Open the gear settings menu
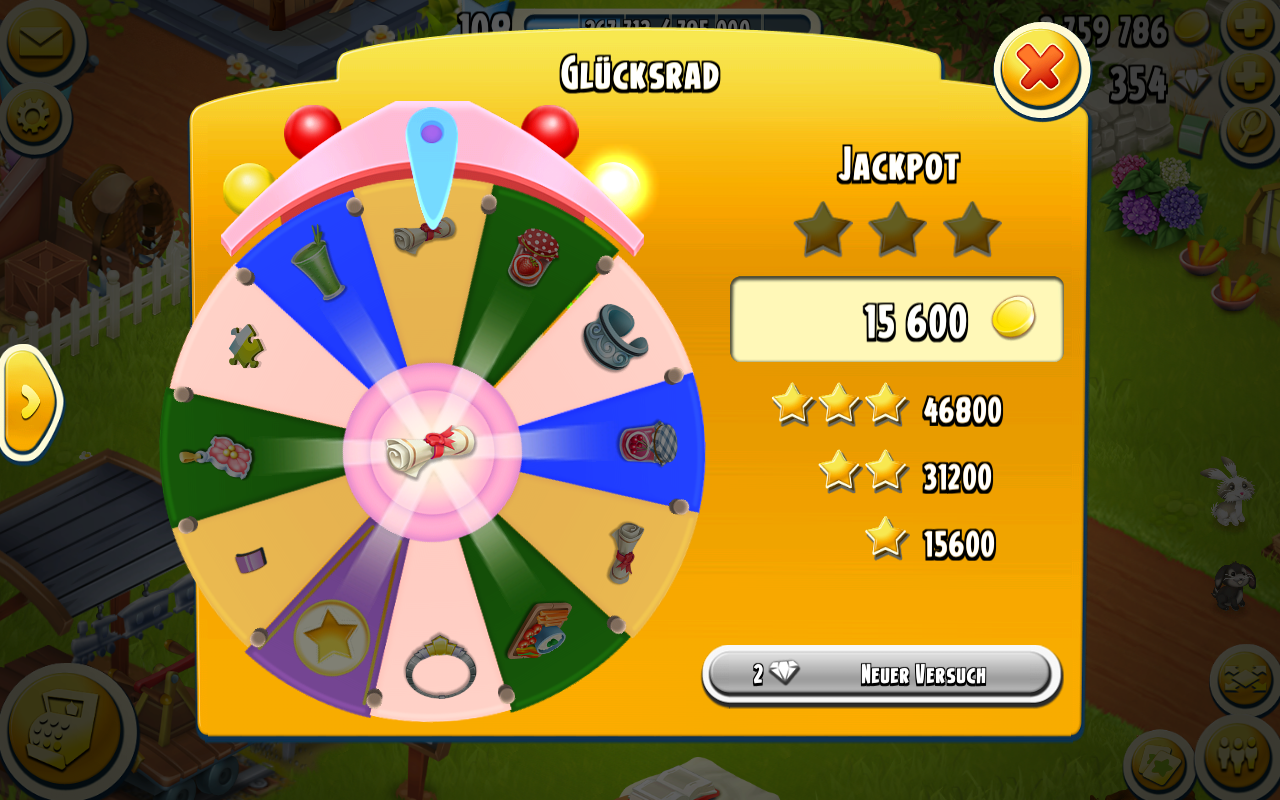This screenshot has height=800, width=1280. (34, 118)
